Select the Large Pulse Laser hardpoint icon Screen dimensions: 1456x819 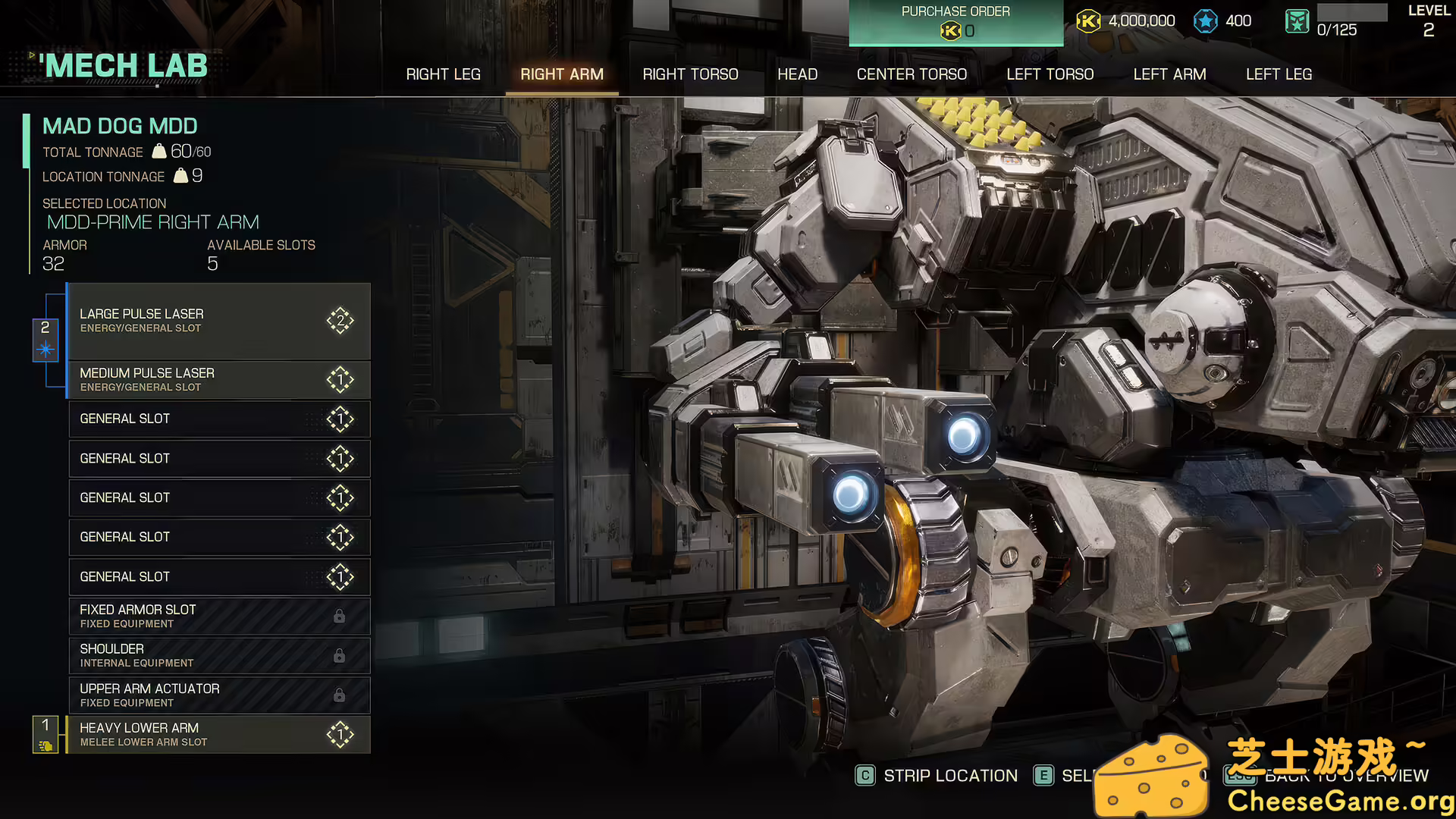pyautogui.click(x=340, y=321)
